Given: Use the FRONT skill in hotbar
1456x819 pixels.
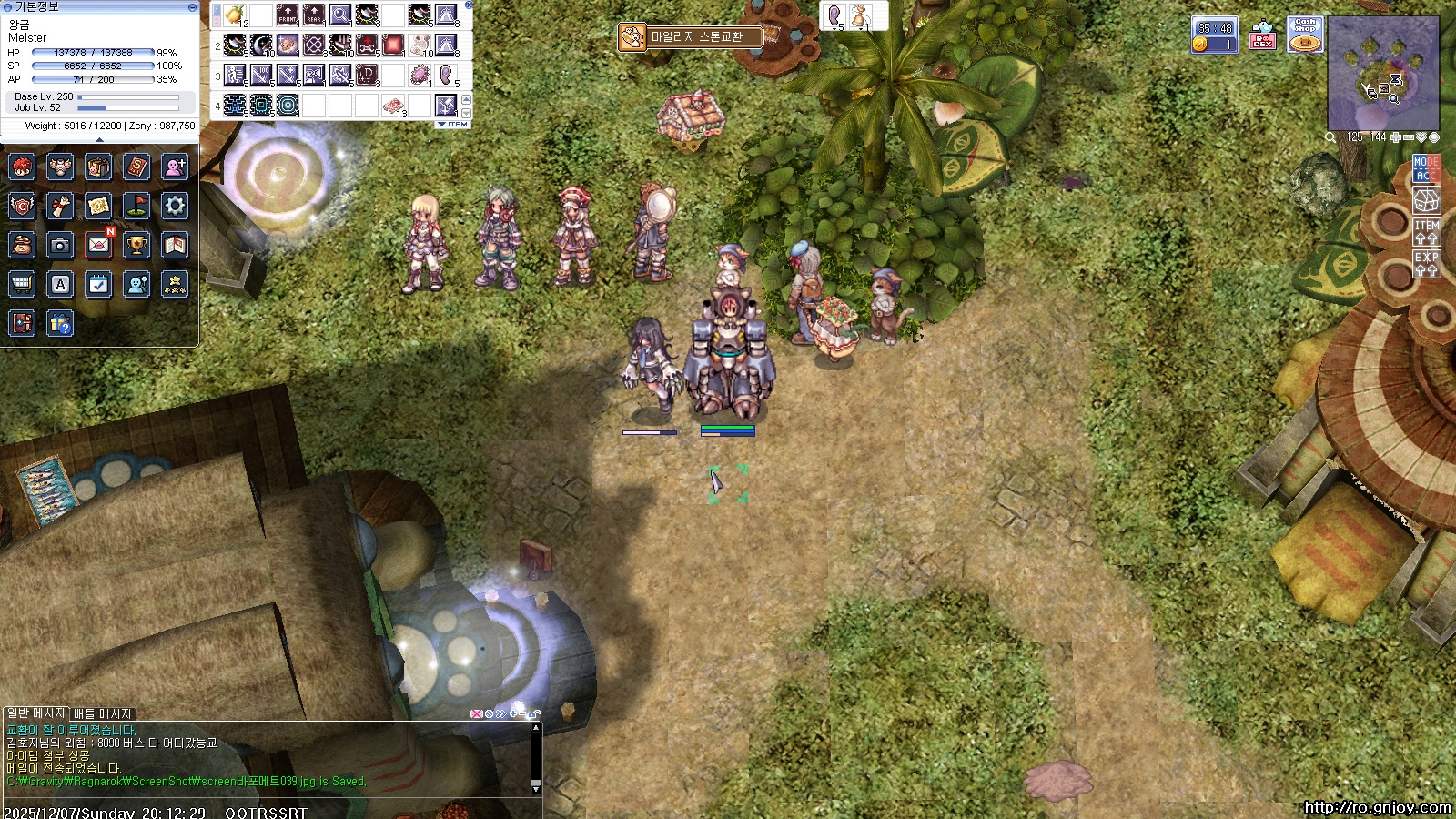Looking at the screenshot, I should tap(288, 15).
